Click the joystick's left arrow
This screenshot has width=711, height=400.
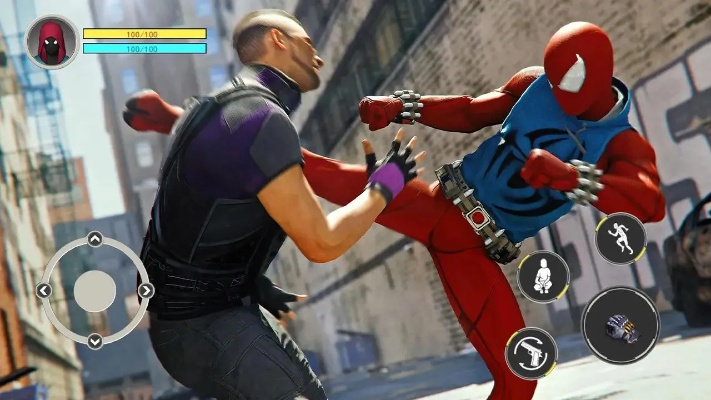coord(44,290)
